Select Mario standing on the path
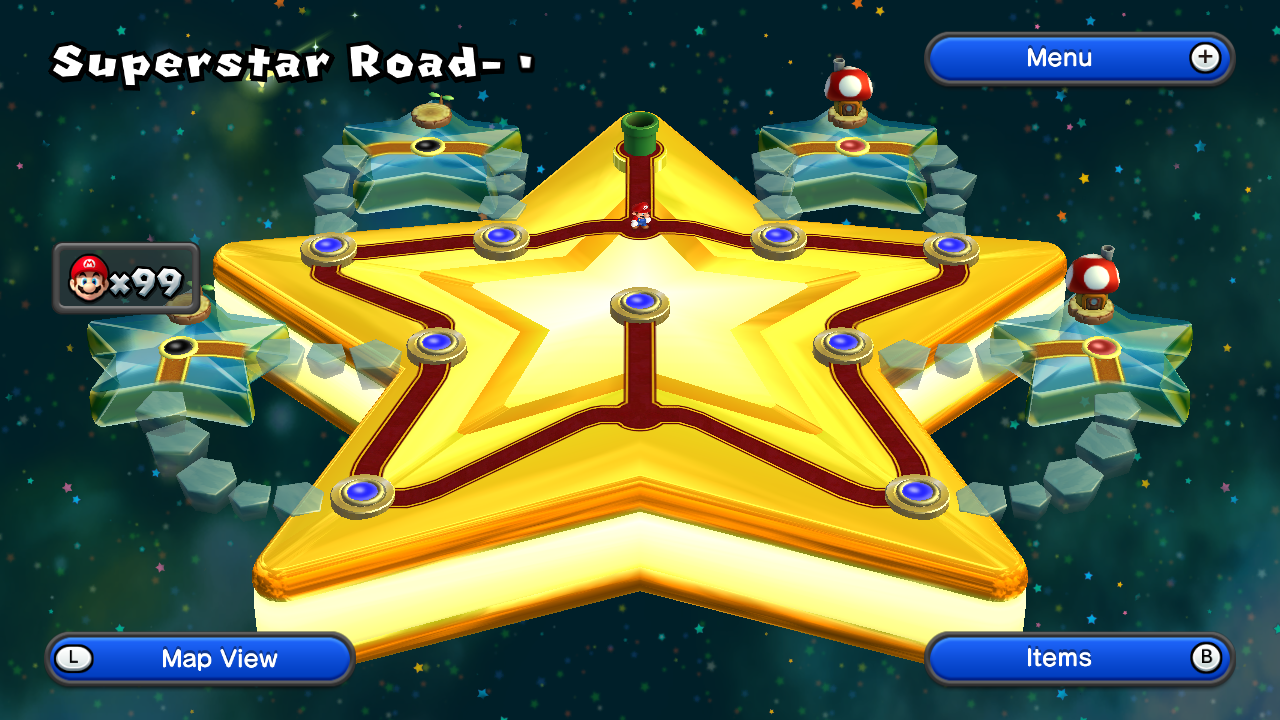1280x720 pixels. tap(640, 217)
